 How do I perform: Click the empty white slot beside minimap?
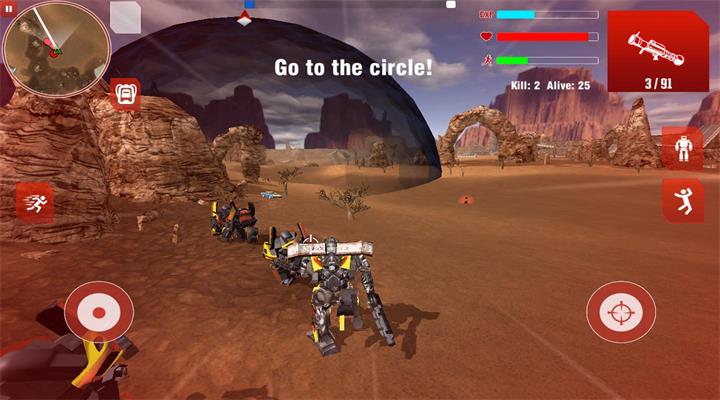click(x=125, y=17)
